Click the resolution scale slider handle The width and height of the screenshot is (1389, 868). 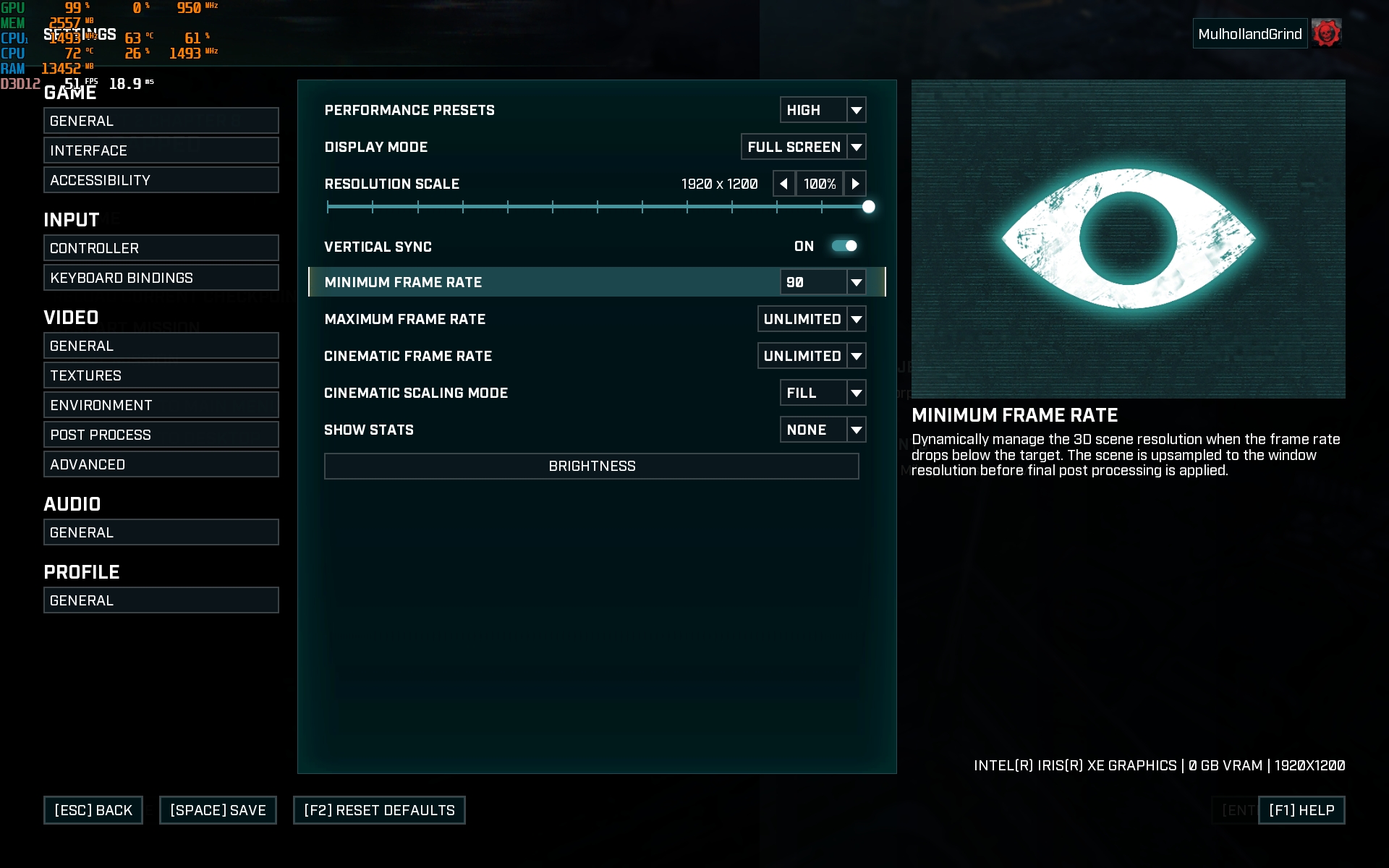click(869, 207)
